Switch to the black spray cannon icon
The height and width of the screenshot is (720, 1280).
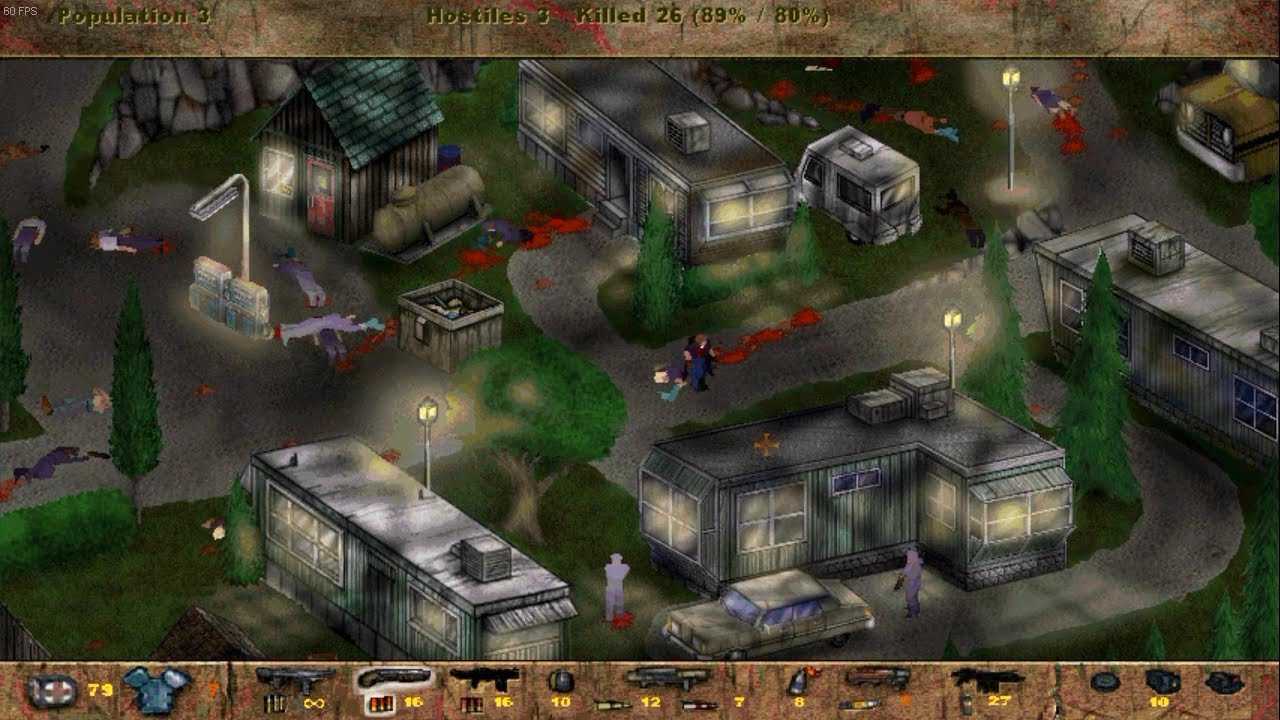[x=484, y=680]
